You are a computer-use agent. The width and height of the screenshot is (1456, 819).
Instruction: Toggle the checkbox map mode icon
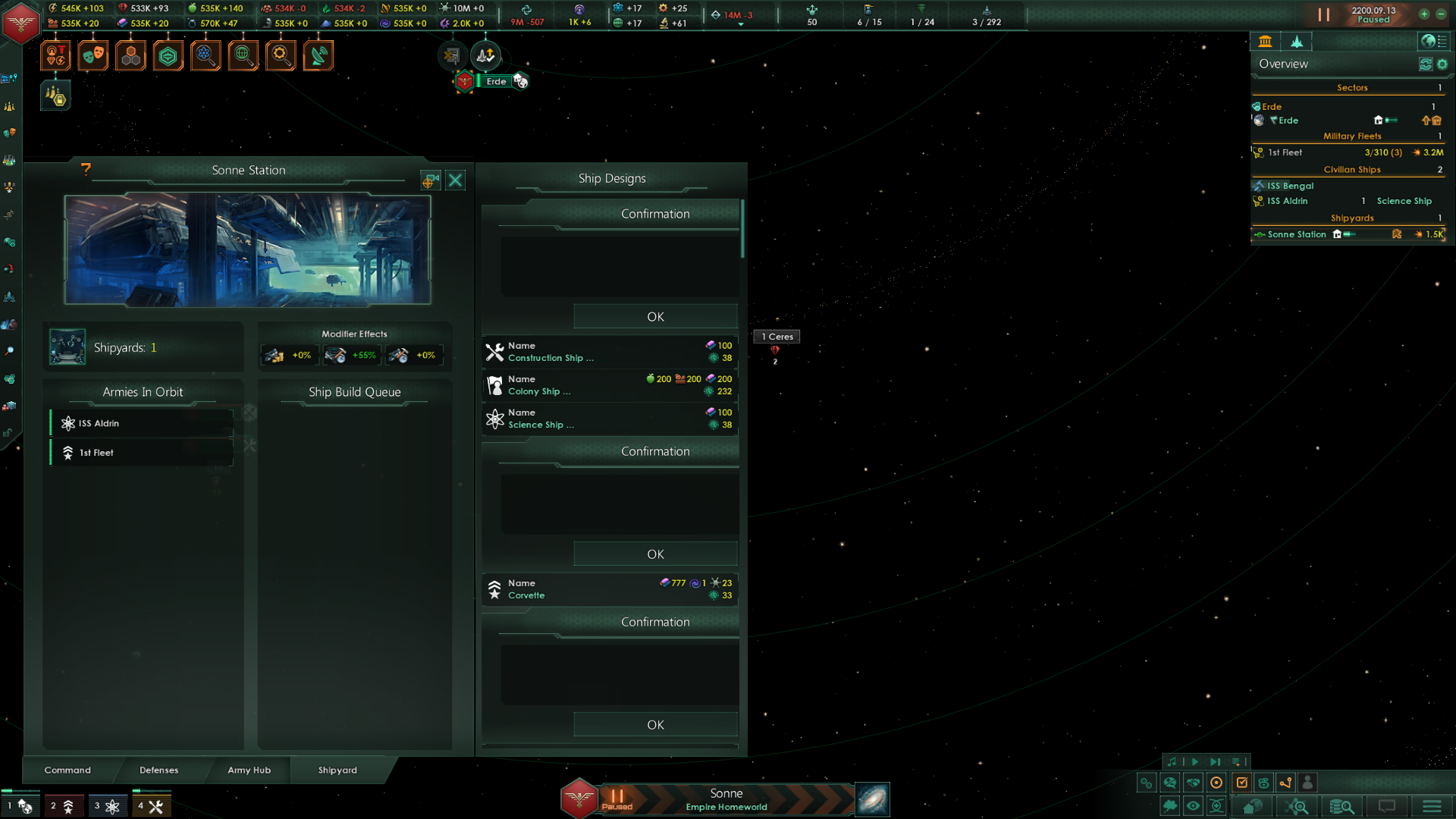point(1241,783)
